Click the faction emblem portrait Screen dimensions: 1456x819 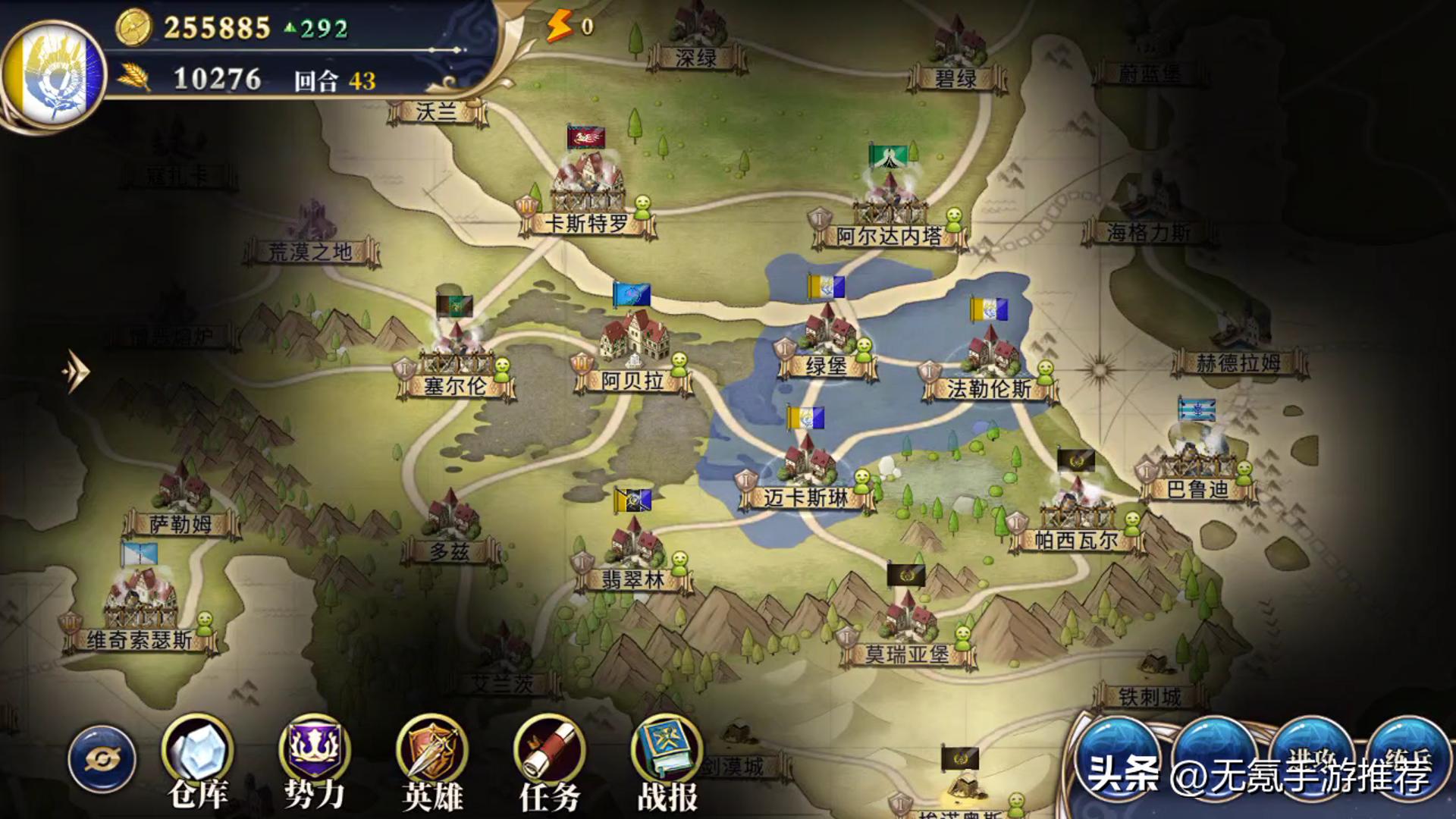point(53,74)
